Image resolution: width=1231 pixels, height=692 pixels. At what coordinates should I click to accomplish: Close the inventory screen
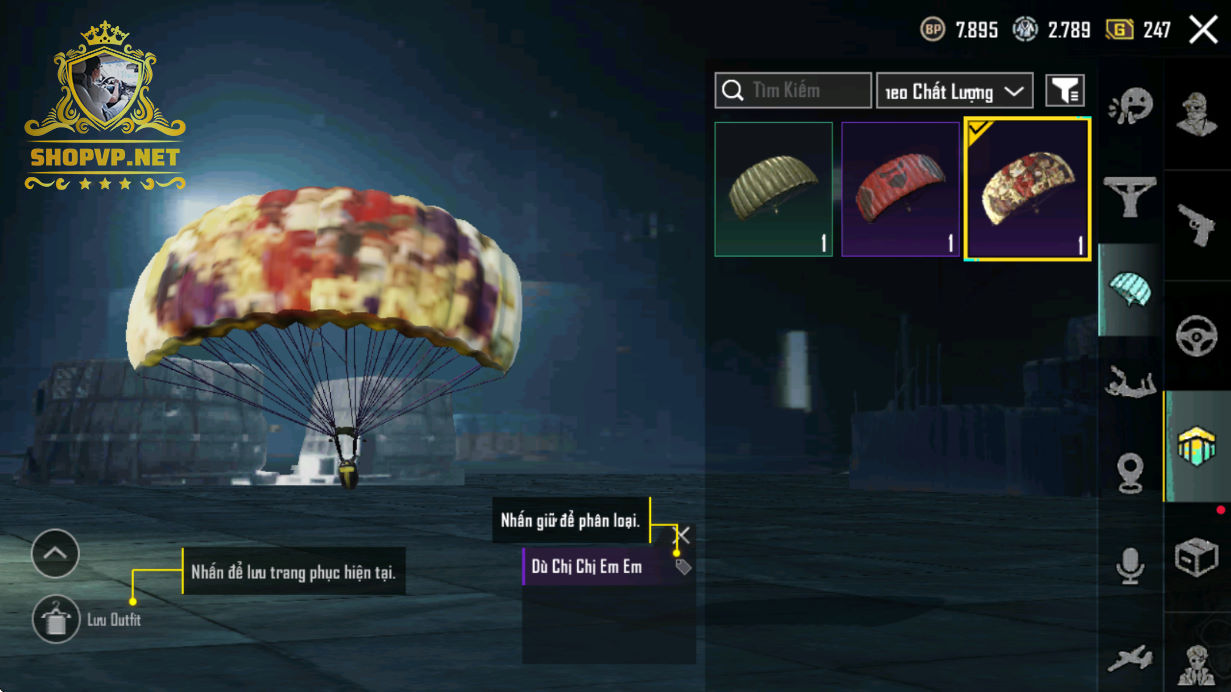[x=1203, y=30]
